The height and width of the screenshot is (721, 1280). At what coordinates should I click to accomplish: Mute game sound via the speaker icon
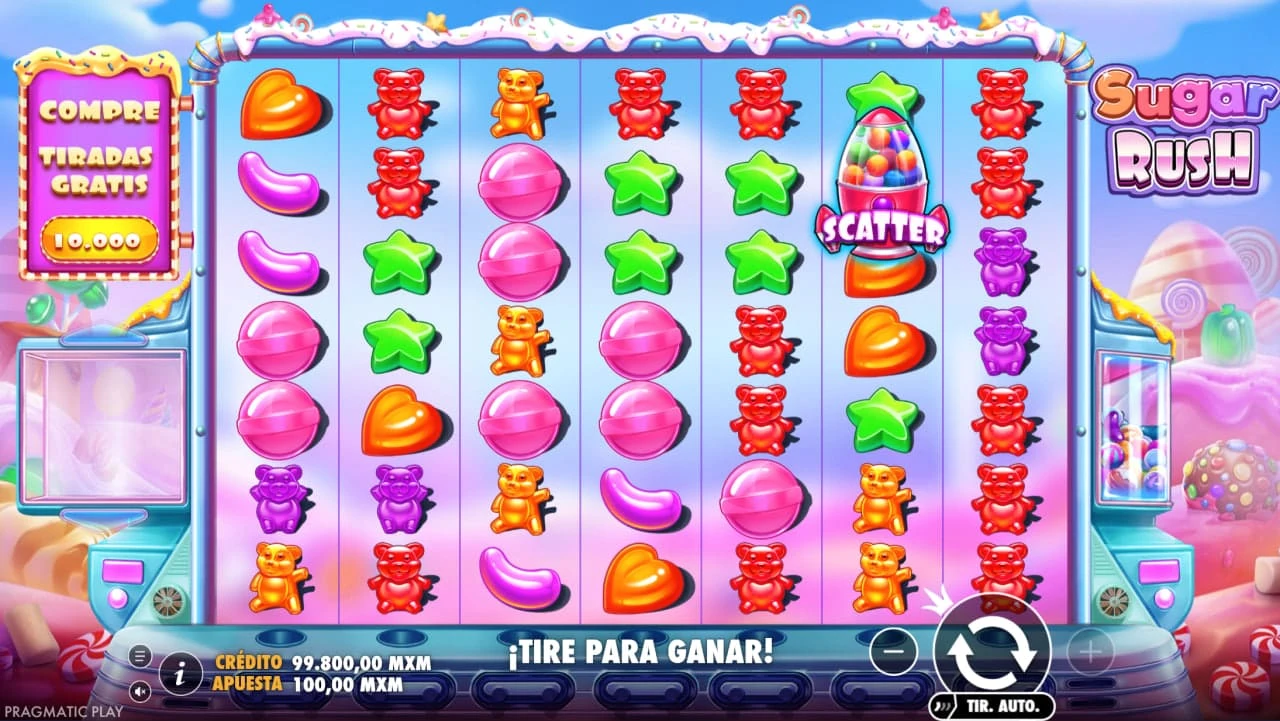click(138, 690)
